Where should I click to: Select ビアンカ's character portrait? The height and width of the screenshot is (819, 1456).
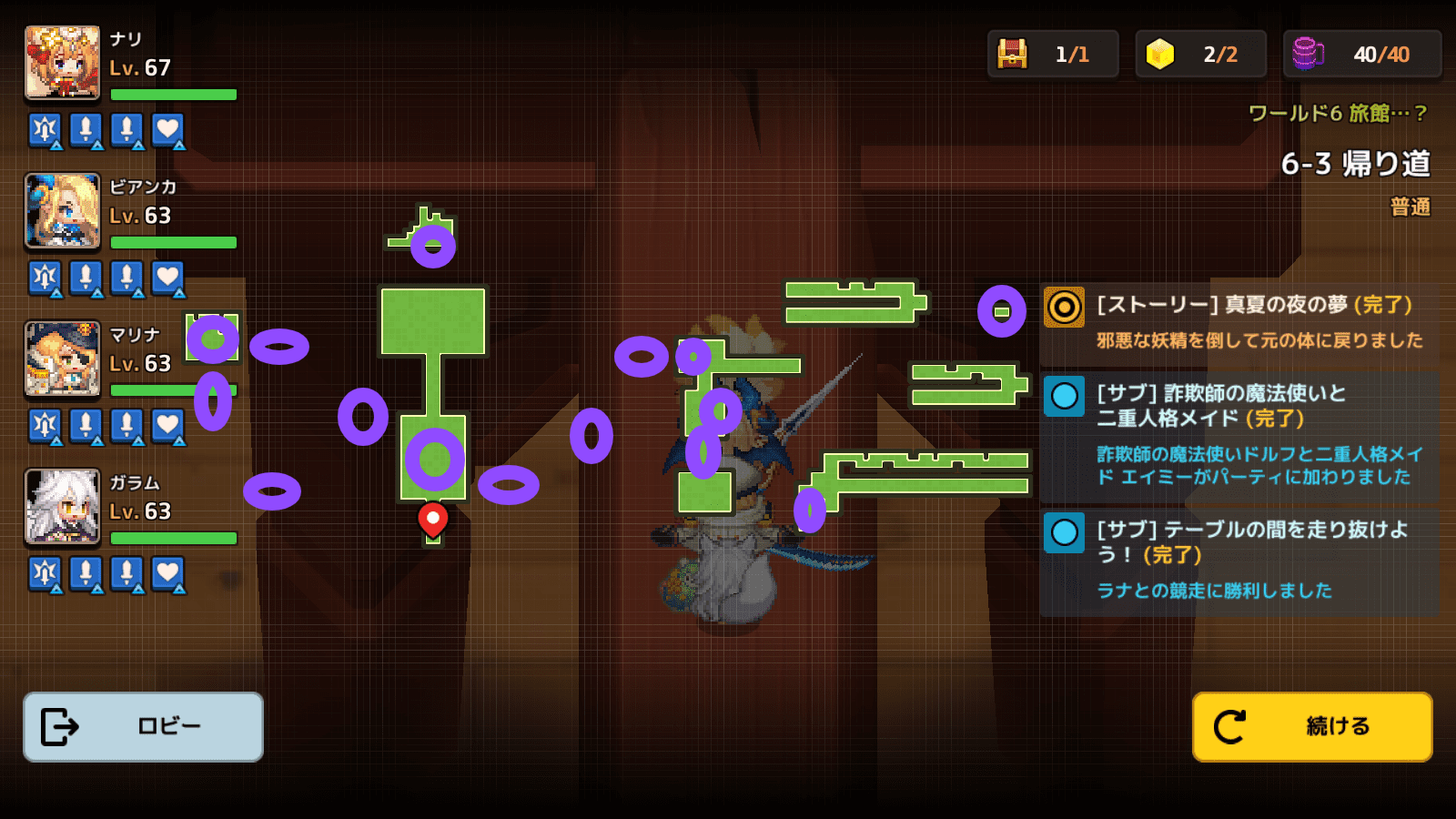62,210
